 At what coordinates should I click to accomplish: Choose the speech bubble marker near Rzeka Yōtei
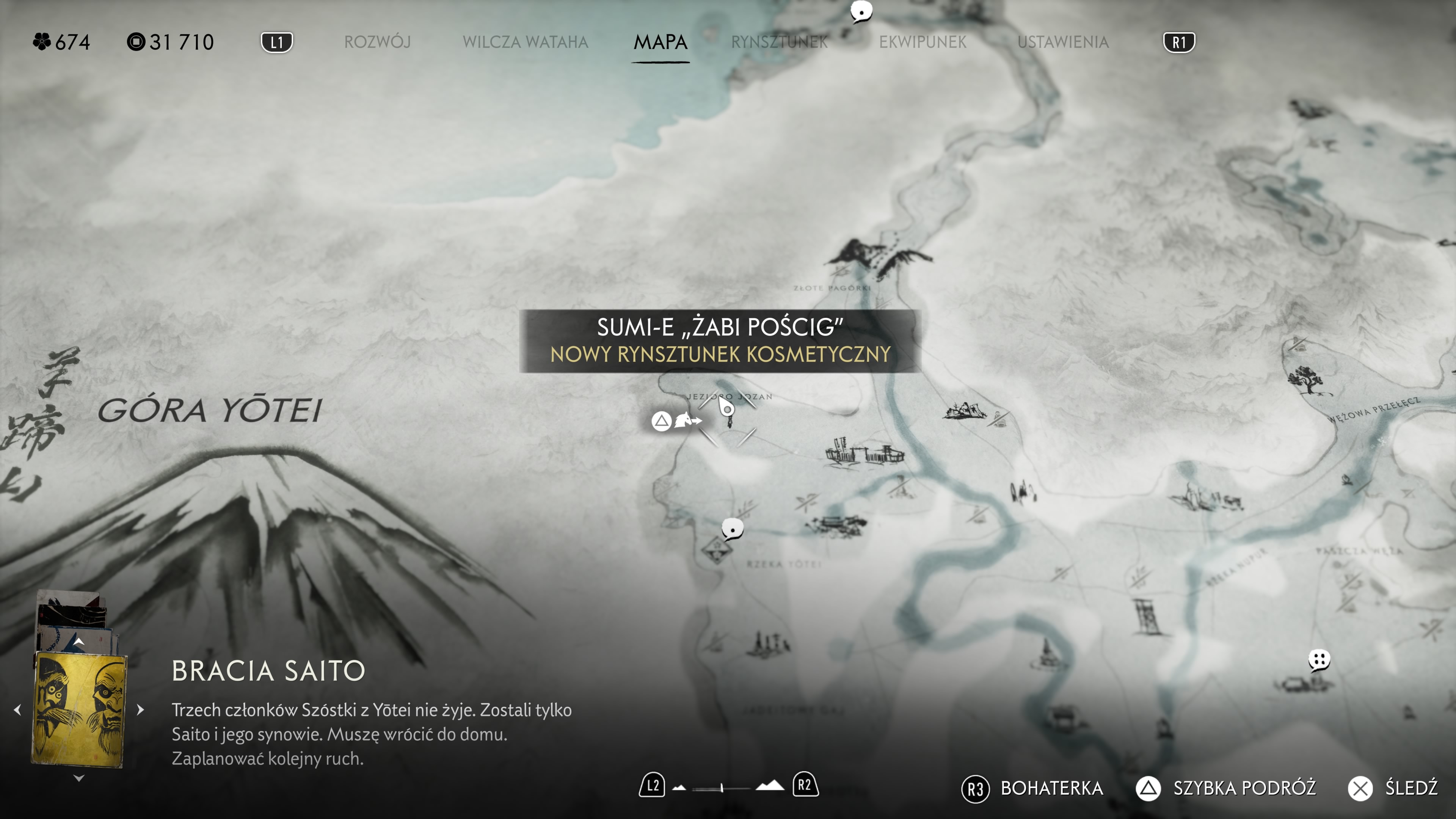coord(733,529)
